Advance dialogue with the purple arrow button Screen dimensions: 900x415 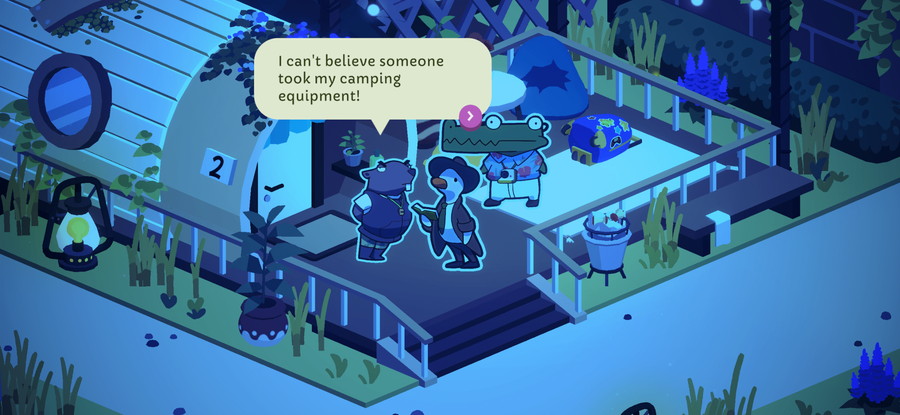(x=471, y=116)
